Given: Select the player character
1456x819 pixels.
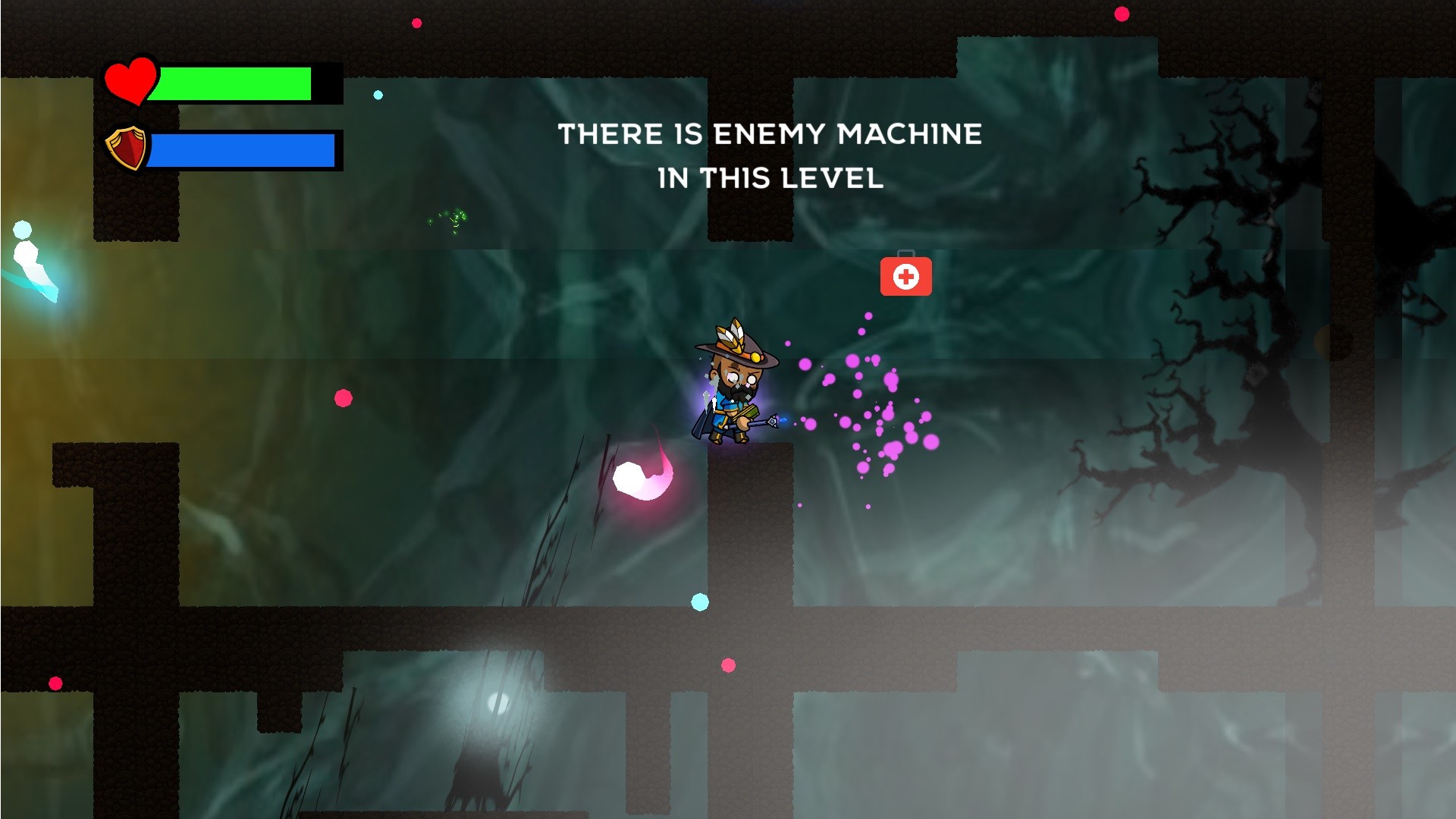Looking at the screenshot, I should [728, 387].
